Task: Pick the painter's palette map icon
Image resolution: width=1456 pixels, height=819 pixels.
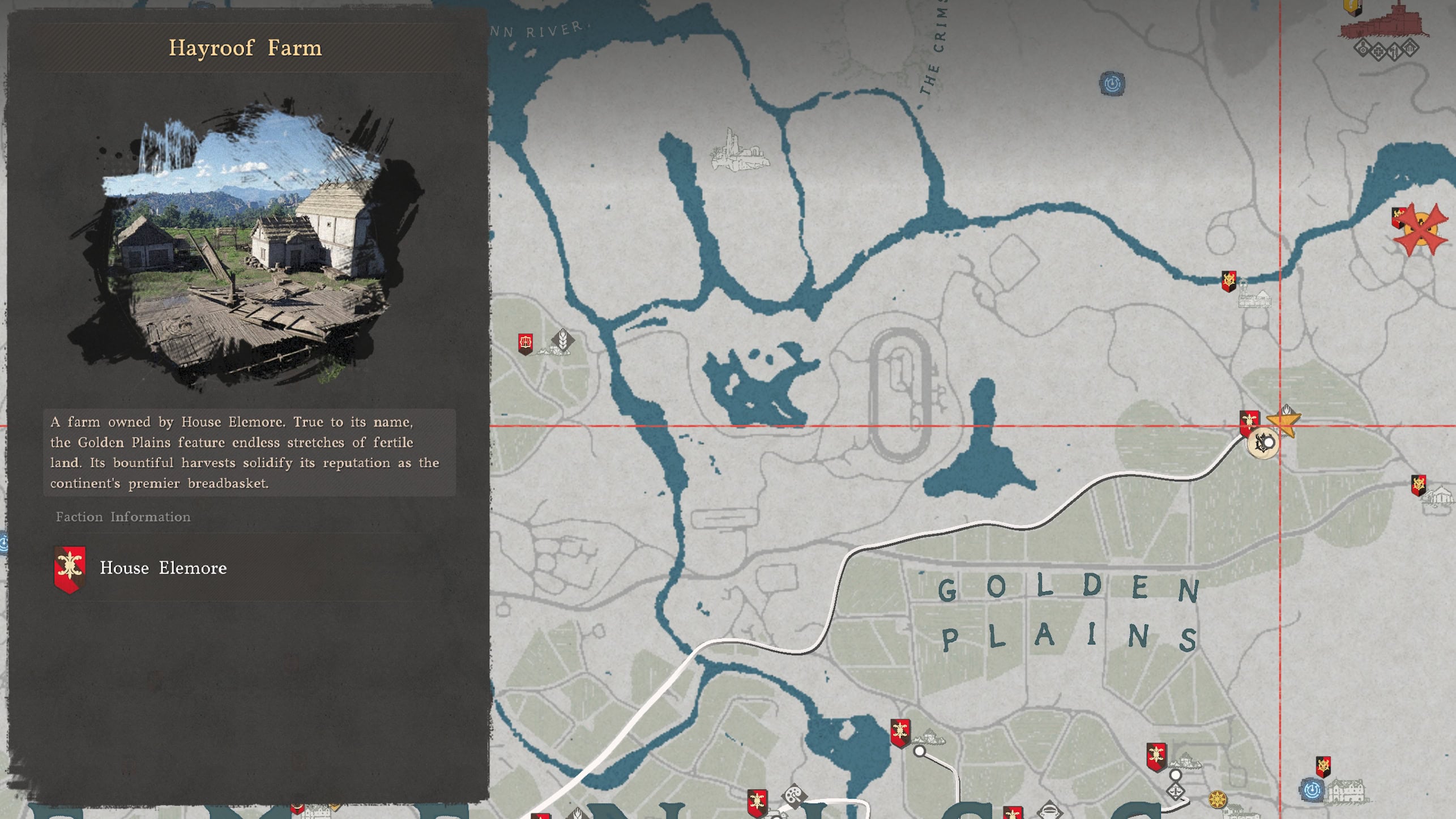Action: point(794,795)
